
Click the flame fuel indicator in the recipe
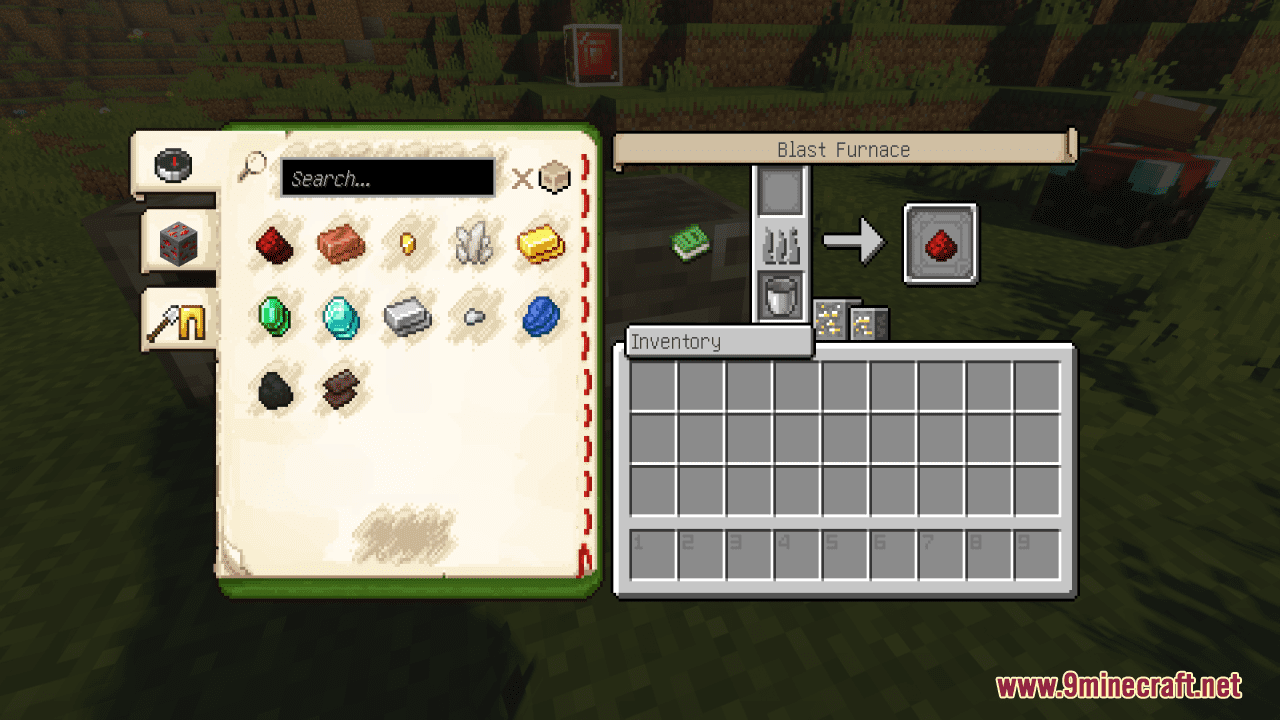pos(781,242)
